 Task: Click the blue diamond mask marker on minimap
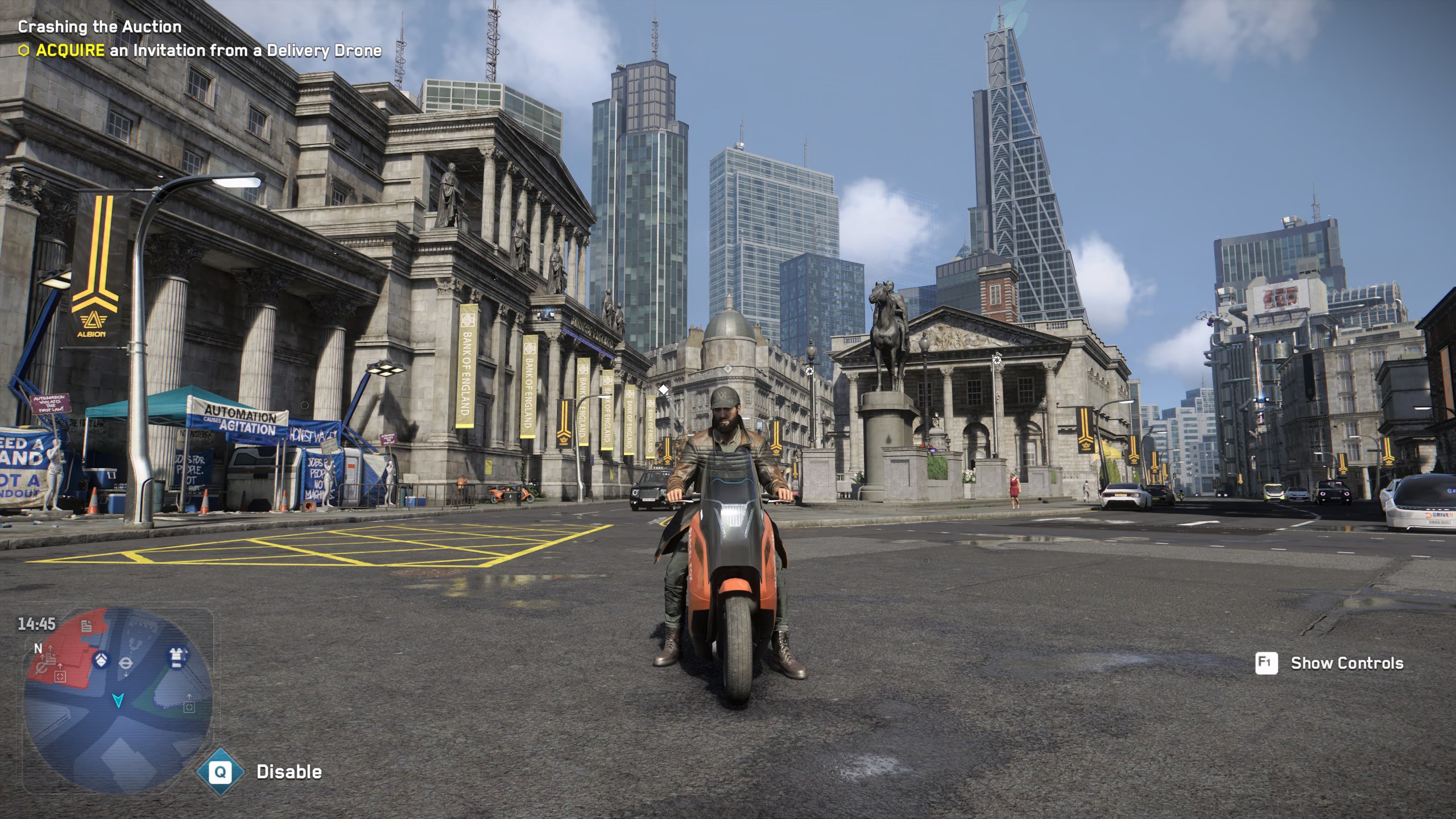(101, 660)
